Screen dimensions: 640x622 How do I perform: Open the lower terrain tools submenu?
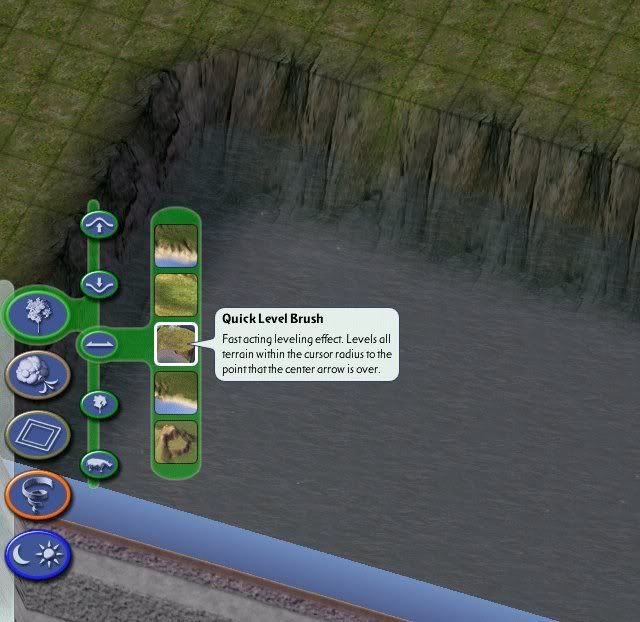99,284
